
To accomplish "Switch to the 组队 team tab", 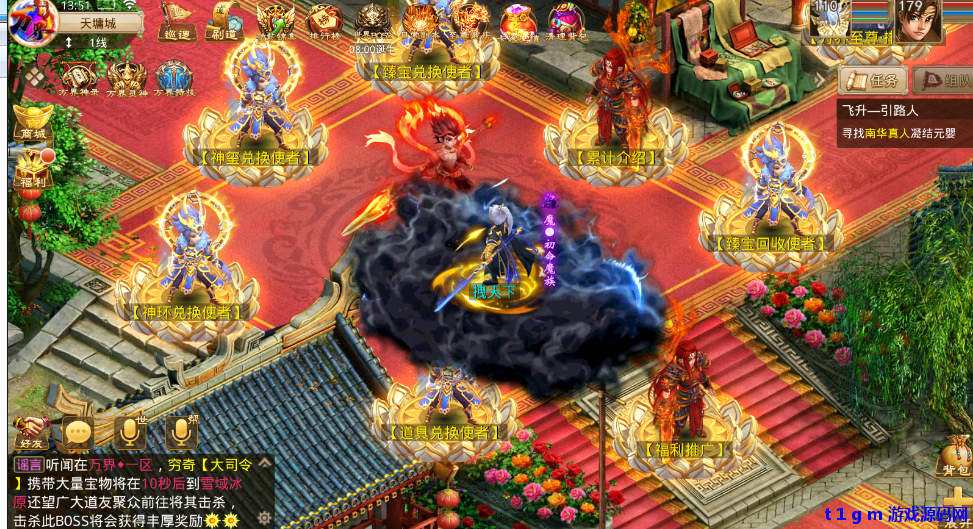I will click(942, 81).
